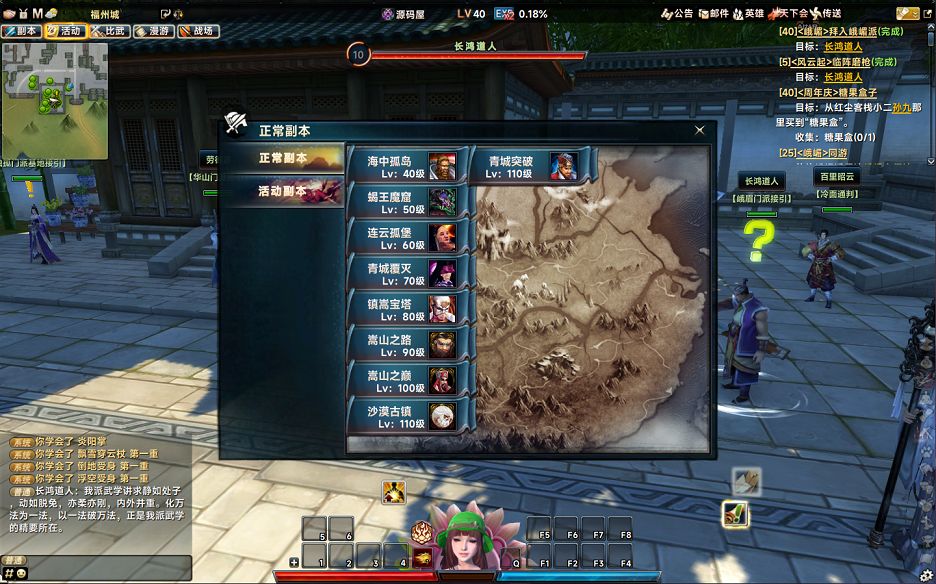The height and width of the screenshot is (584, 936).
Task: Click the 长鸿道人 quest target link
Action: pyautogui.click(x=842, y=46)
